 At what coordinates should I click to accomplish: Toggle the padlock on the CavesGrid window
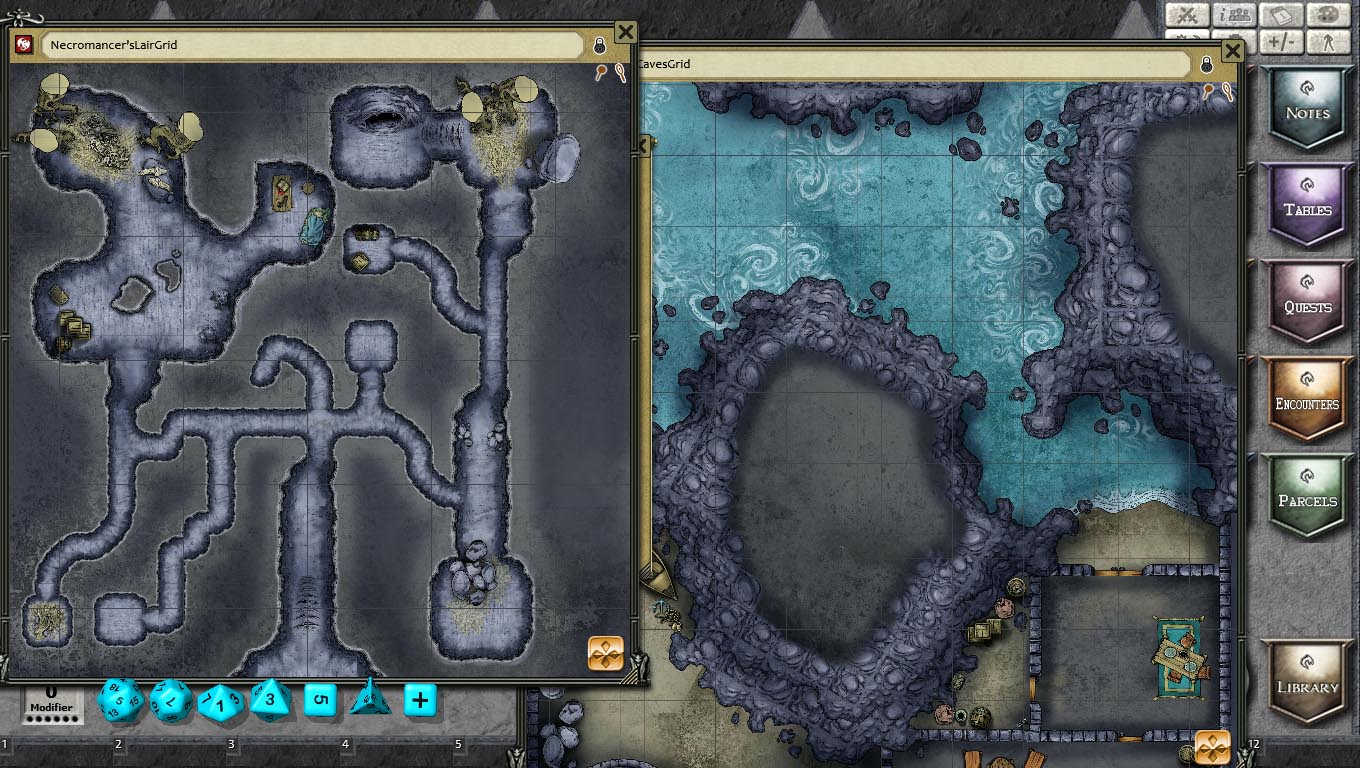pos(1207,66)
